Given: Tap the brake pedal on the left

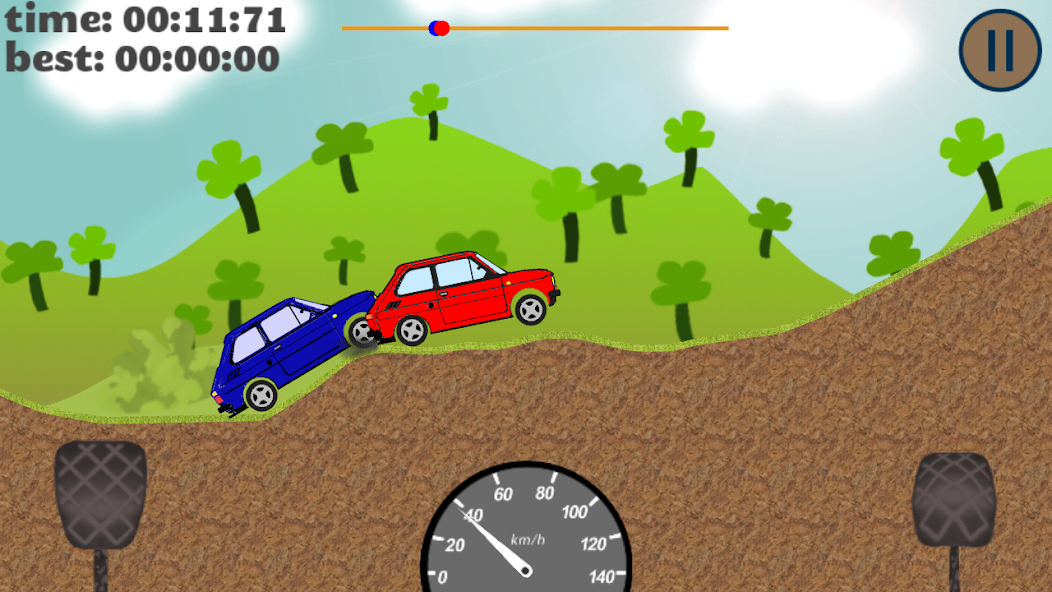Looking at the screenshot, I should coord(100,495).
